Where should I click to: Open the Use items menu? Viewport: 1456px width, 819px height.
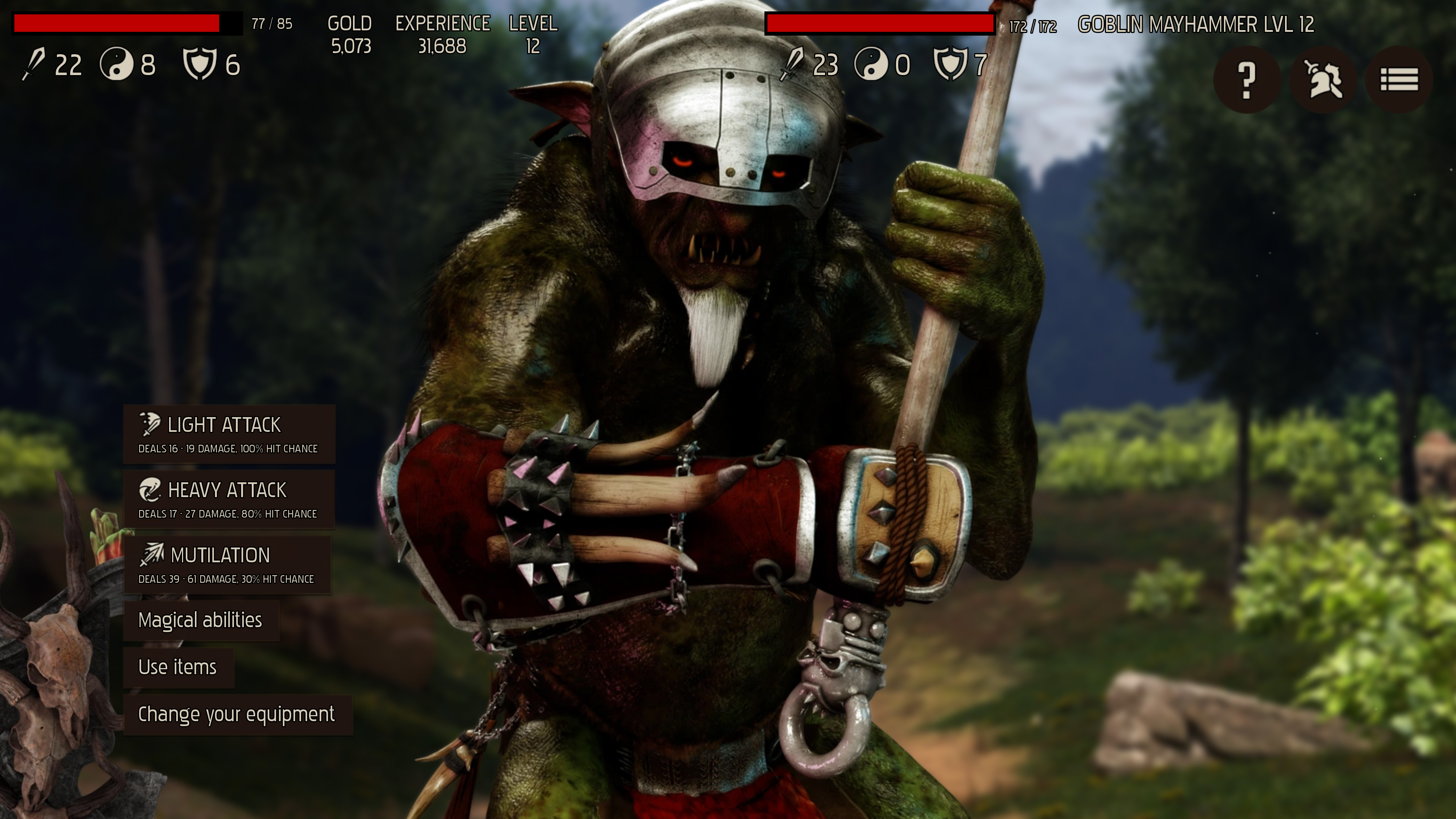click(178, 667)
